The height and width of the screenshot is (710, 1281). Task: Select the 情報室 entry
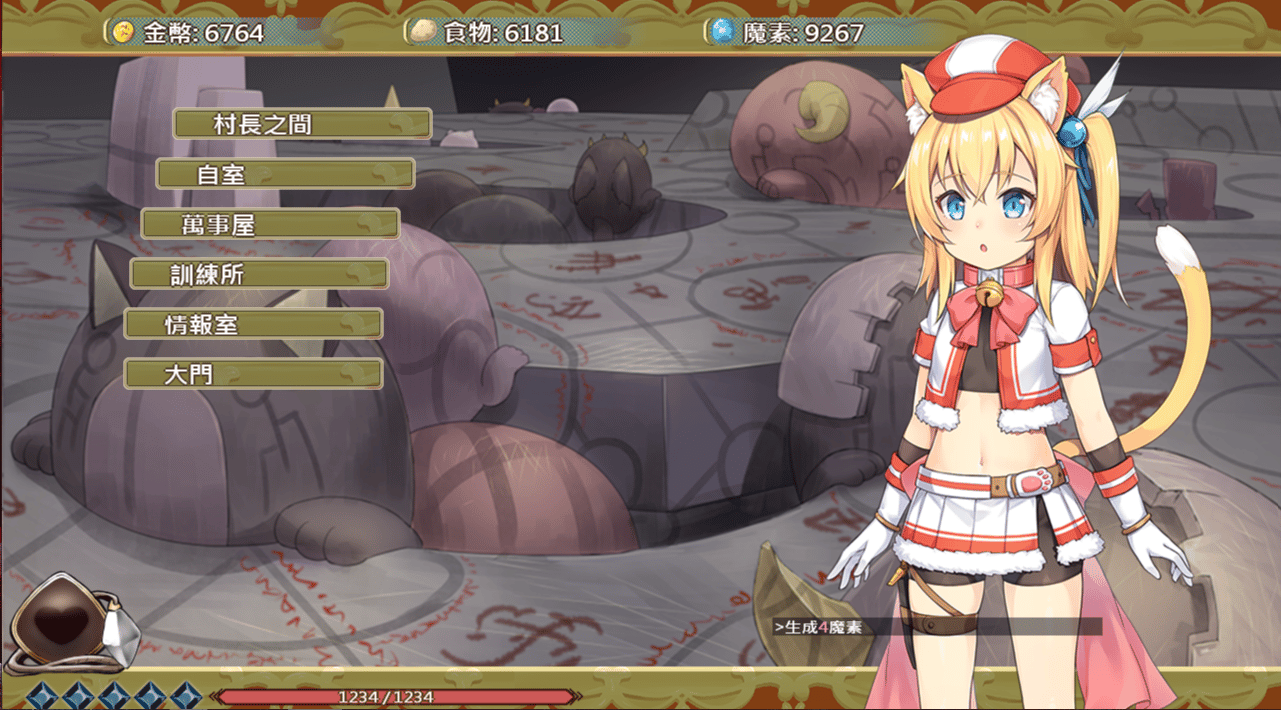tap(253, 324)
